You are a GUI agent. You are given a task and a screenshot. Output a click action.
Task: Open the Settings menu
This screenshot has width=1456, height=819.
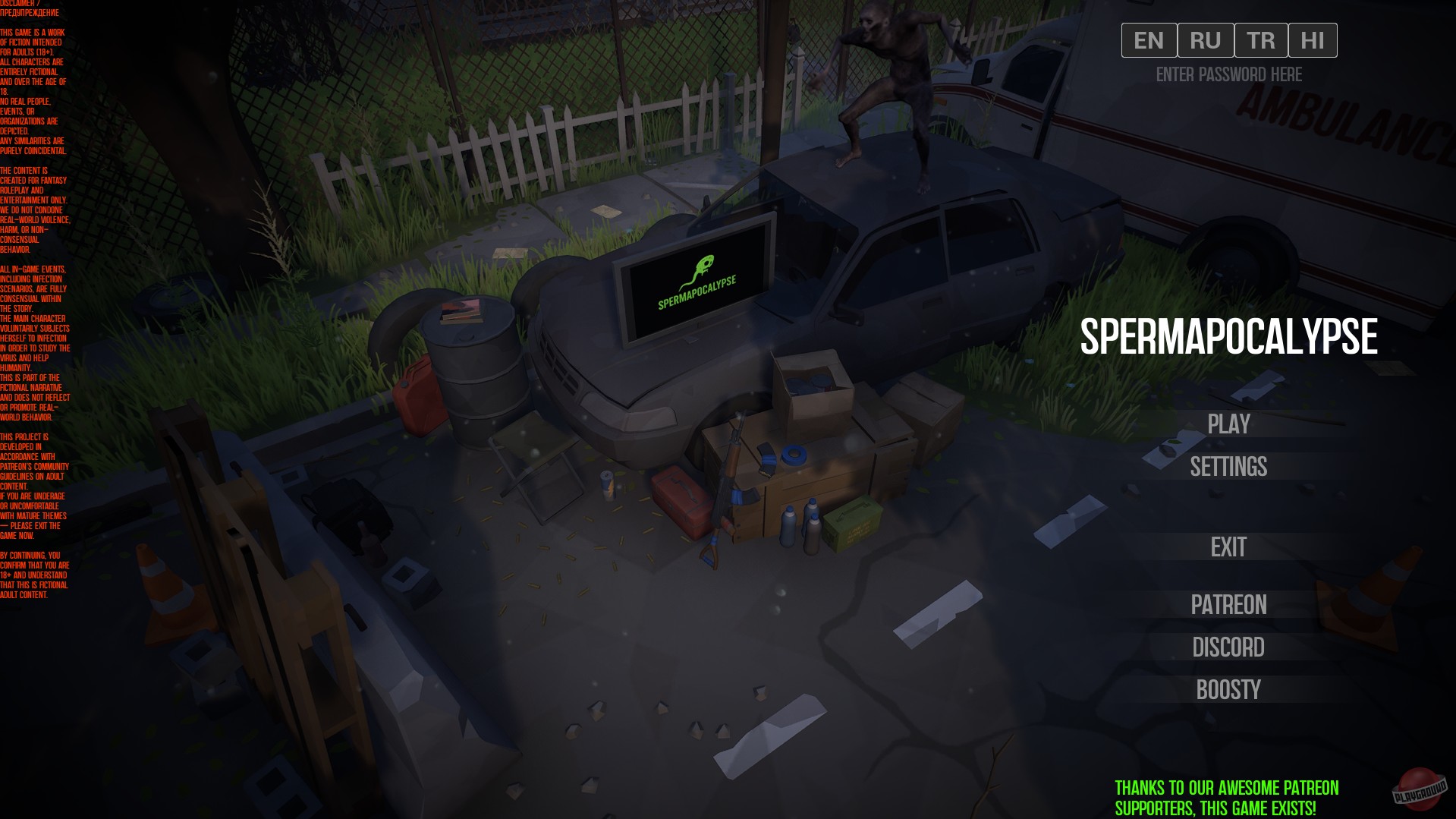click(x=1228, y=467)
